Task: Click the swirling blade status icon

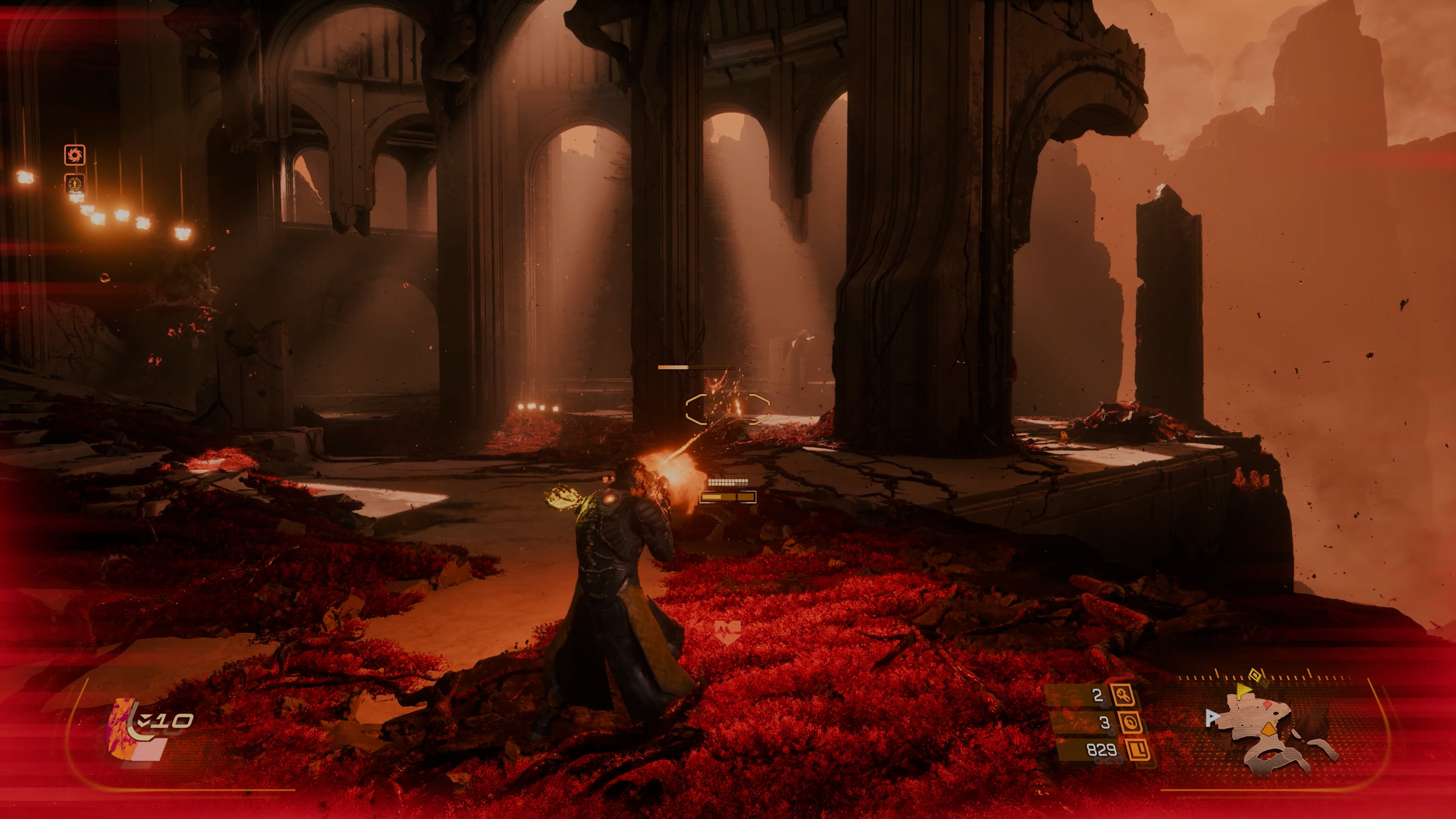Action: (75, 155)
